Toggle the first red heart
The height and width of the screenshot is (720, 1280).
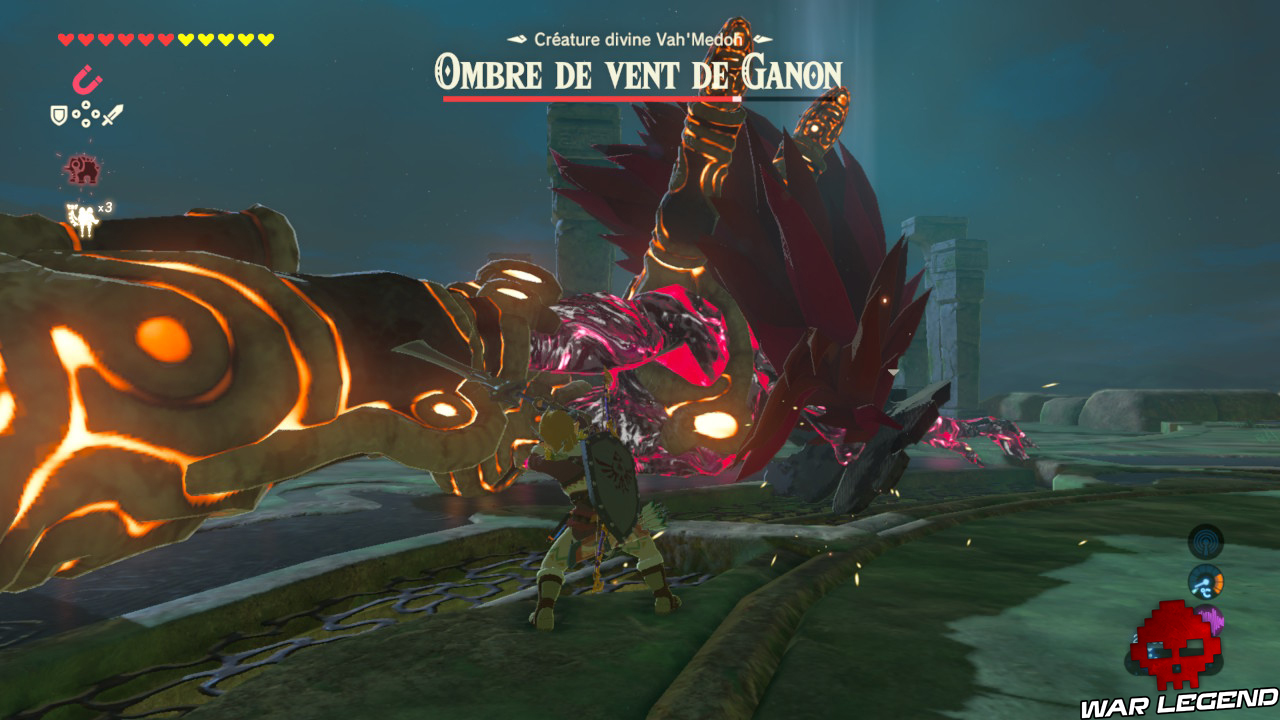point(66,39)
